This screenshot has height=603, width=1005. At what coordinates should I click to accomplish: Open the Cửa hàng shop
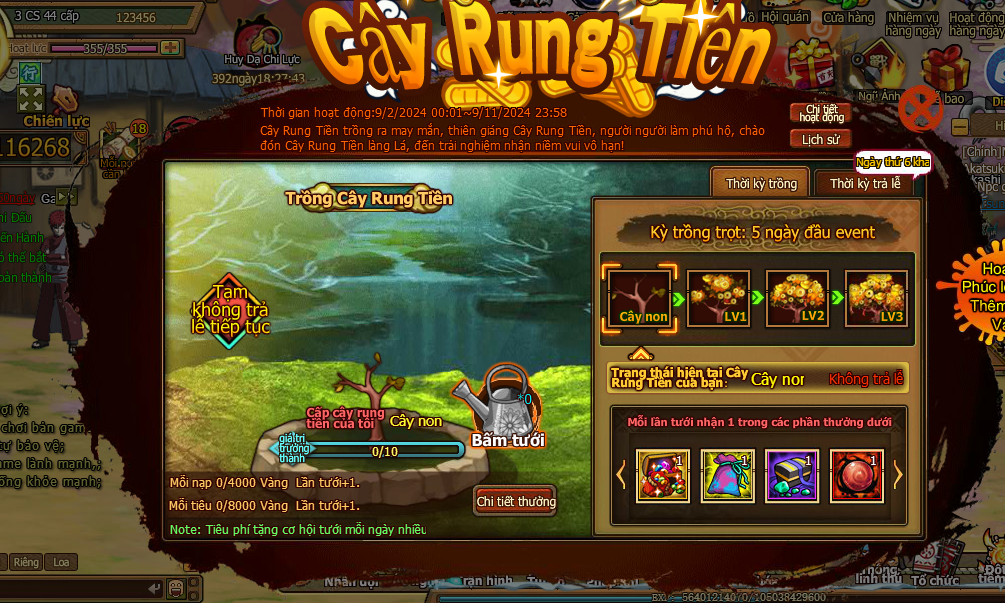(848, 17)
